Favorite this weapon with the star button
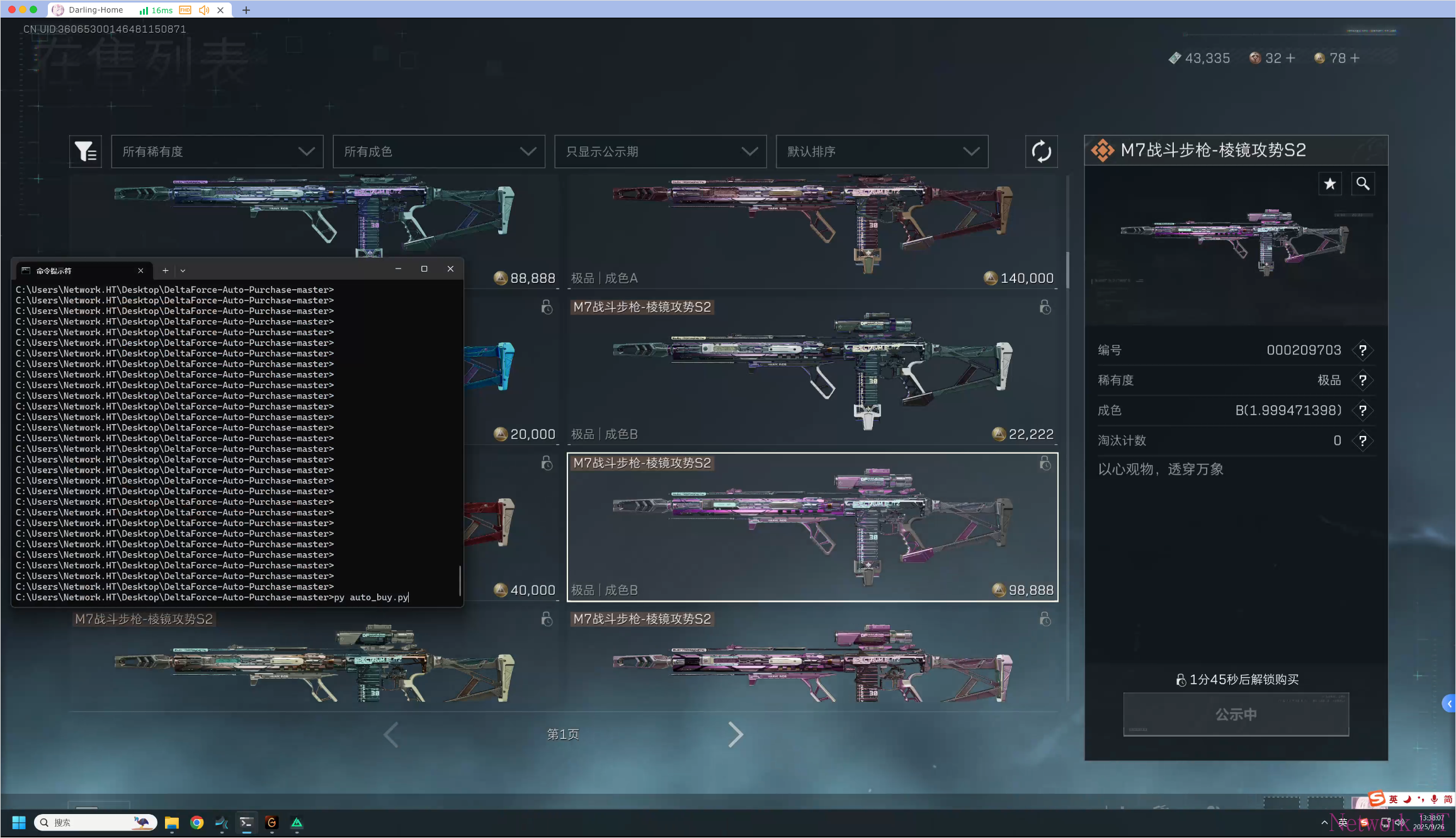The height and width of the screenshot is (838, 1456). click(x=1329, y=184)
